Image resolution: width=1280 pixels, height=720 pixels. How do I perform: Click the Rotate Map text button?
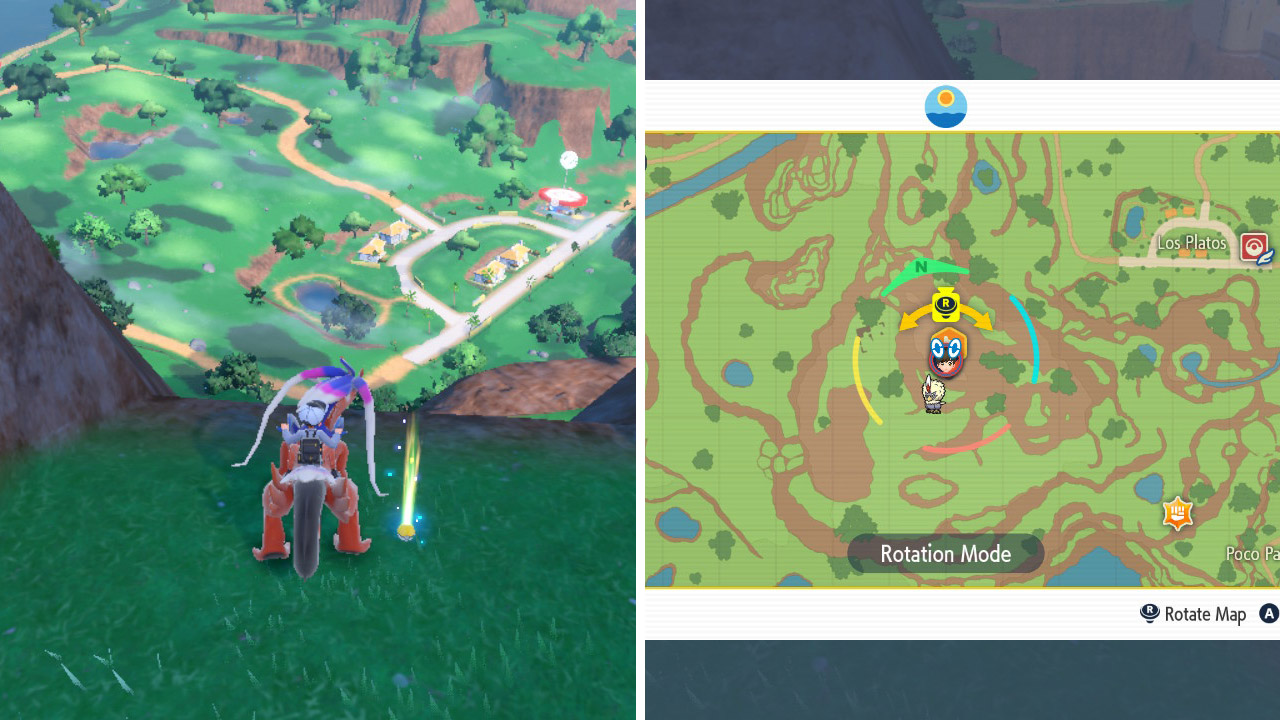tap(1203, 614)
